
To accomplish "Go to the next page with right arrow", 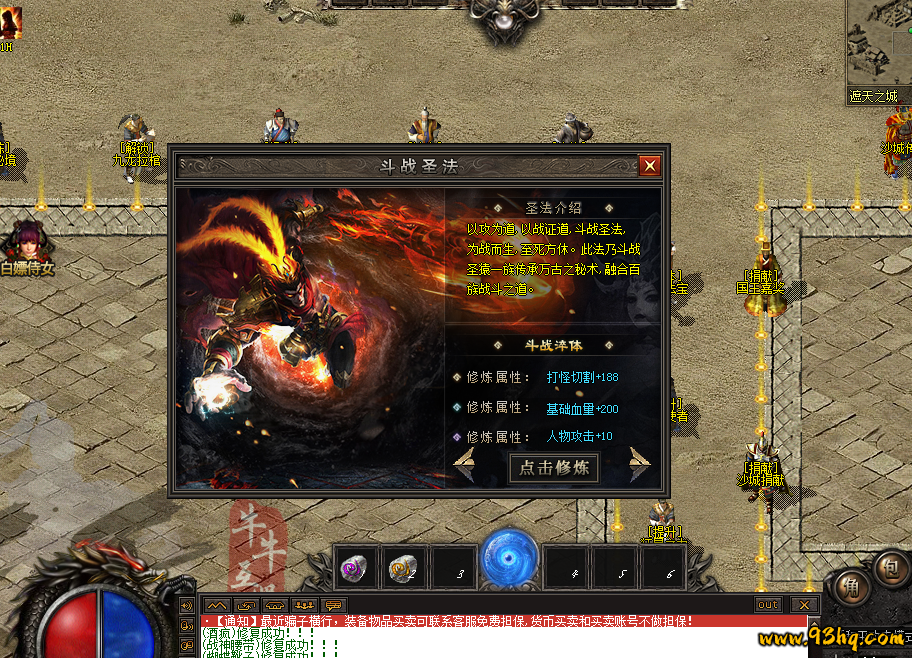I will click(x=639, y=465).
